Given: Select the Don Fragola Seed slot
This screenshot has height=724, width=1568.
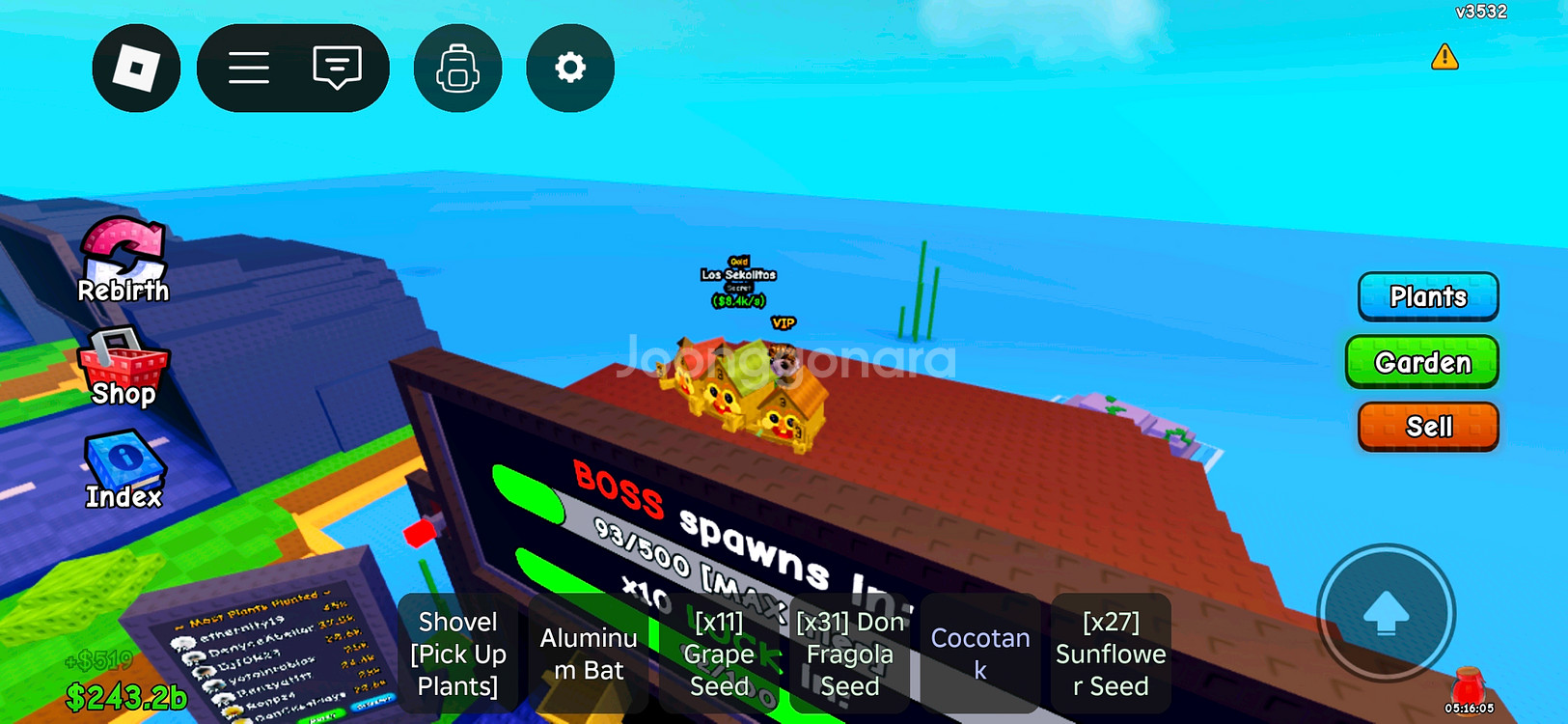Looking at the screenshot, I should 850,654.
